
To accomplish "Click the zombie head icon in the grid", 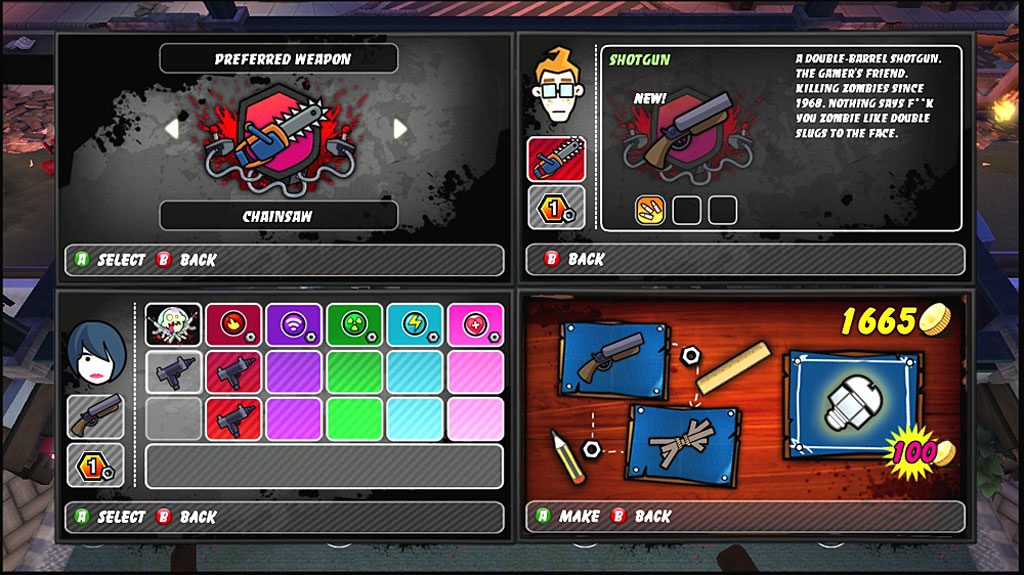I will coord(173,325).
